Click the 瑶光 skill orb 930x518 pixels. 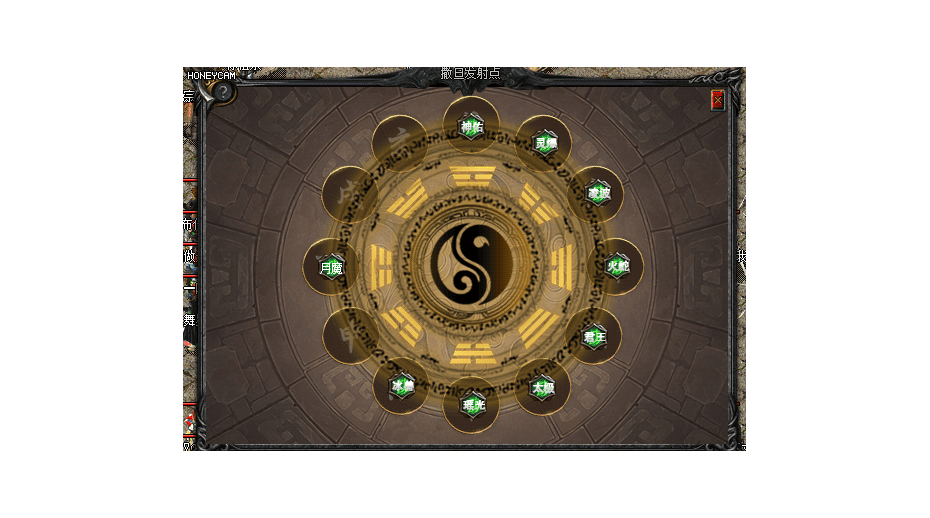pyautogui.click(x=472, y=405)
